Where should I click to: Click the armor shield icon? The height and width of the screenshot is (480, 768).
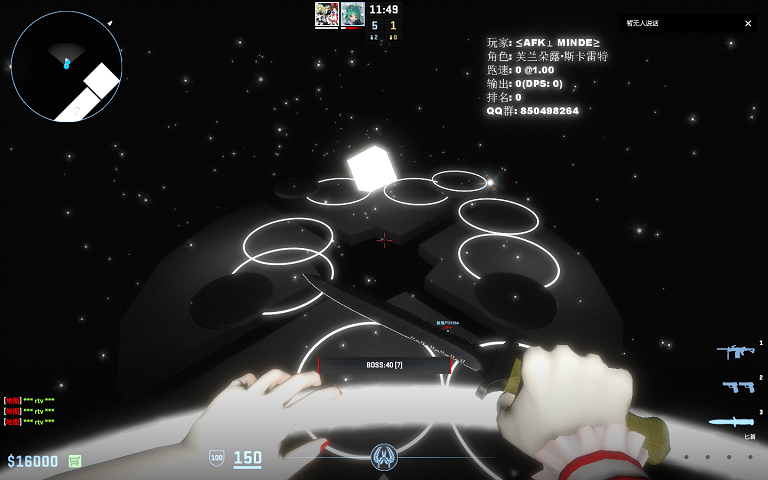pos(216,458)
